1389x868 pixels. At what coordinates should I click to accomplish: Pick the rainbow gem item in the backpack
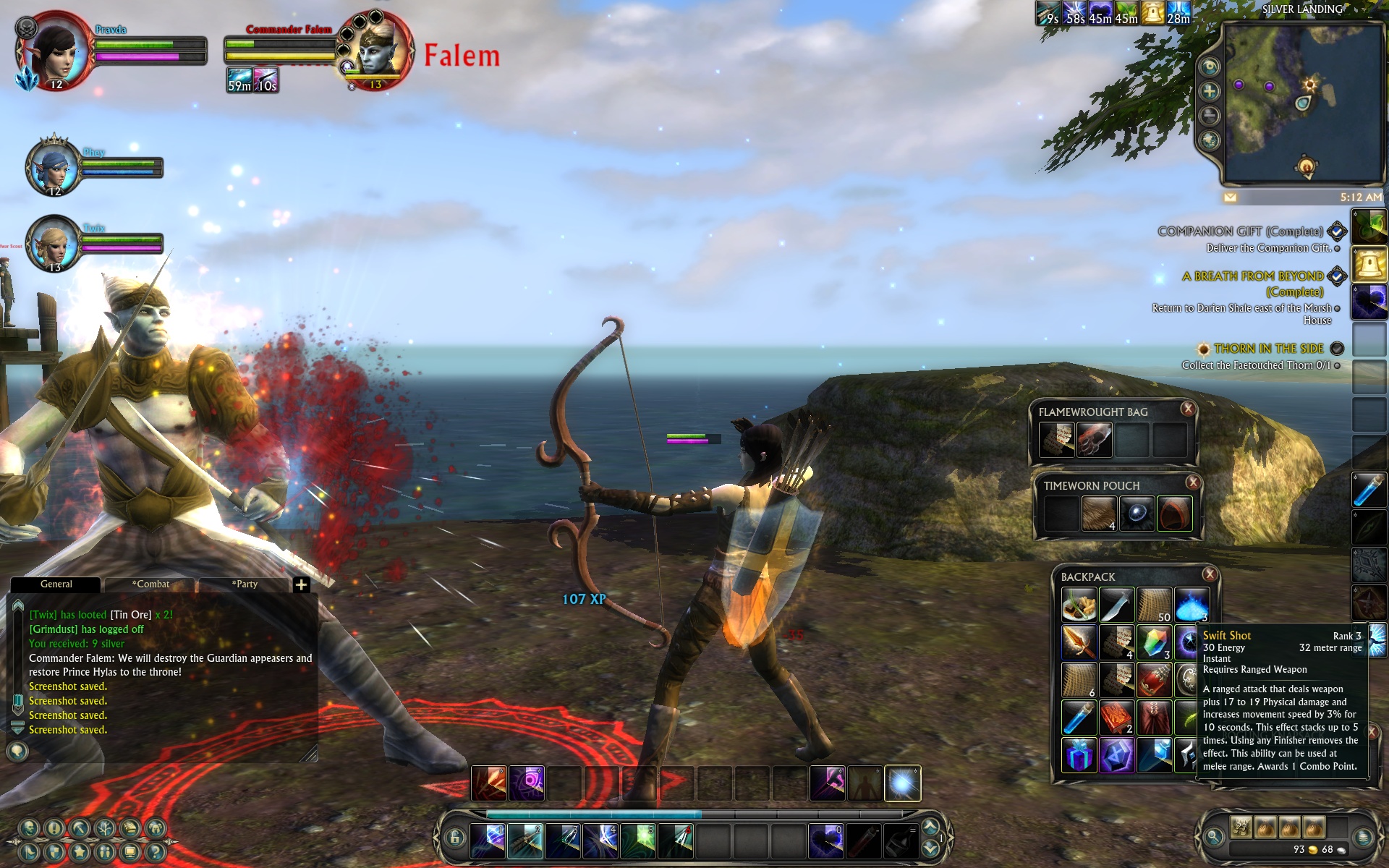point(1154,642)
